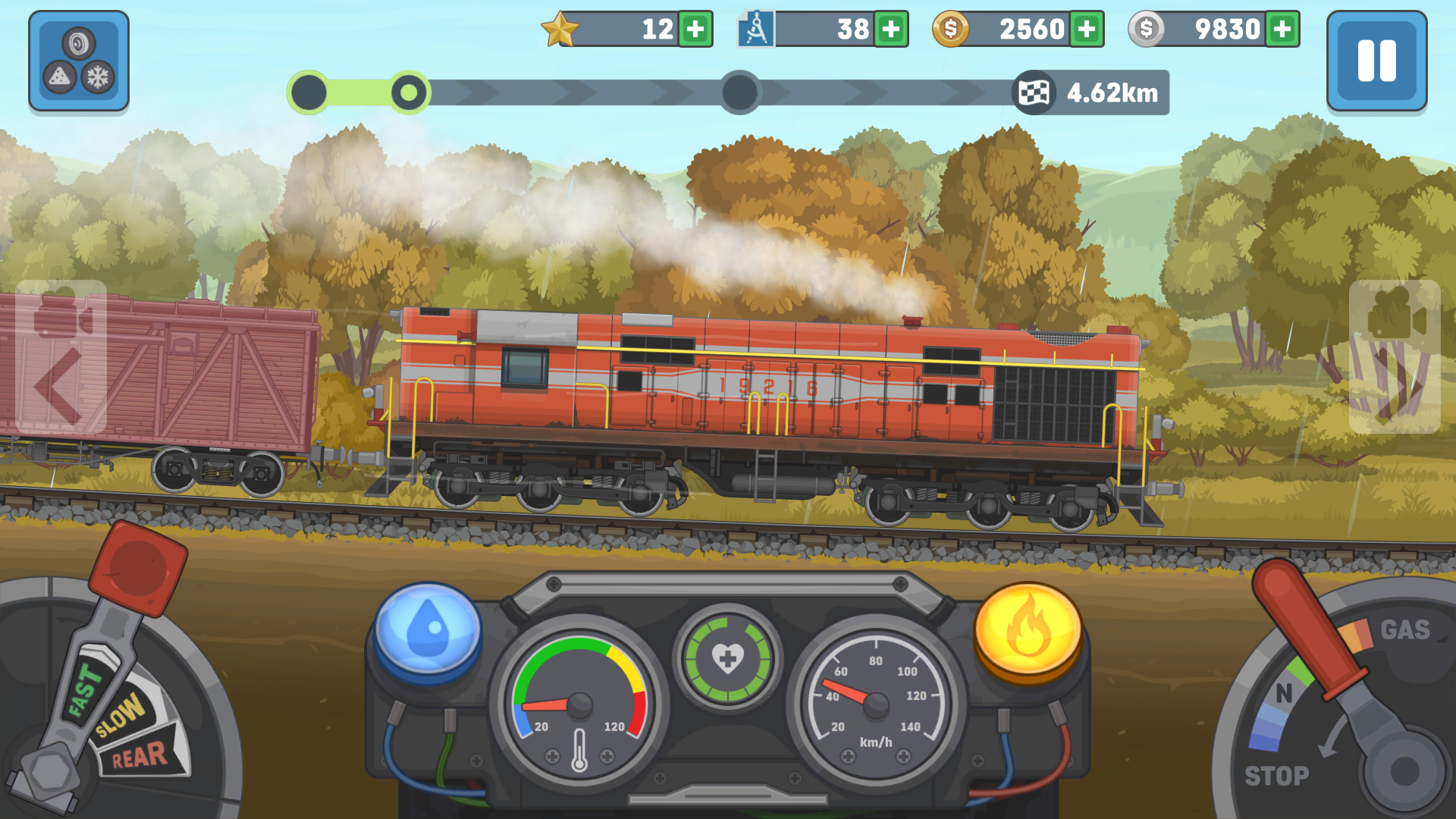Buy more gold coins with plus
The height and width of the screenshot is (819, 1456).
[x=1087, y=30]
